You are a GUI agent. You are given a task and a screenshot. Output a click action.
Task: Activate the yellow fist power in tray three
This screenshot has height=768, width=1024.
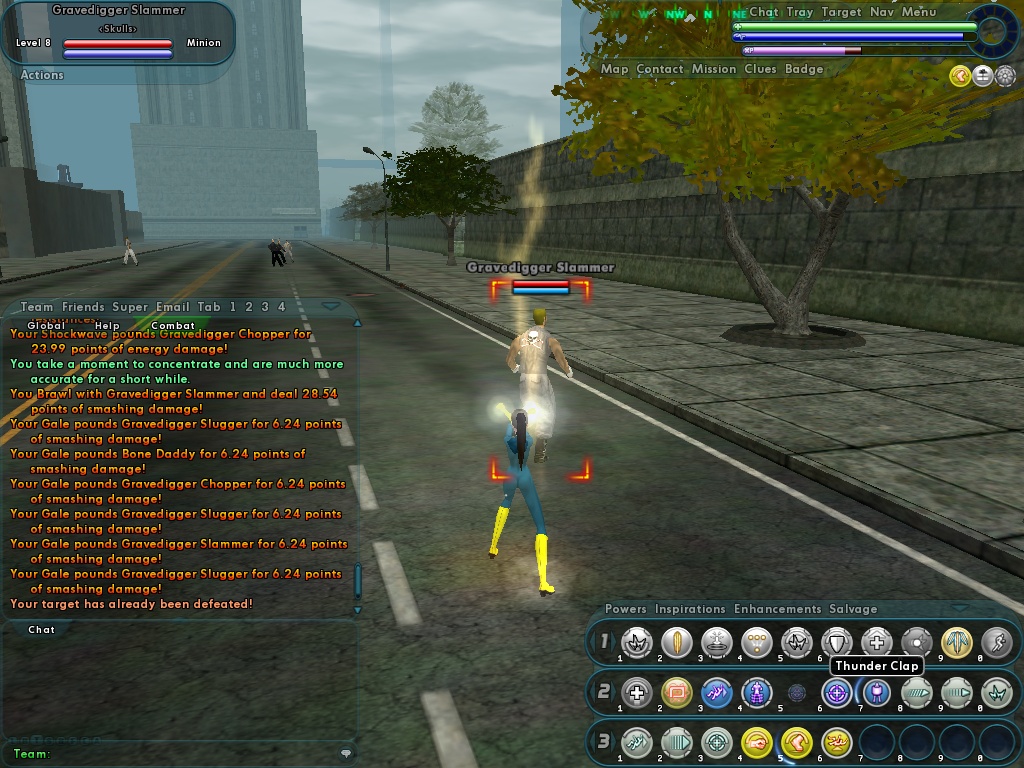point(757,742)
